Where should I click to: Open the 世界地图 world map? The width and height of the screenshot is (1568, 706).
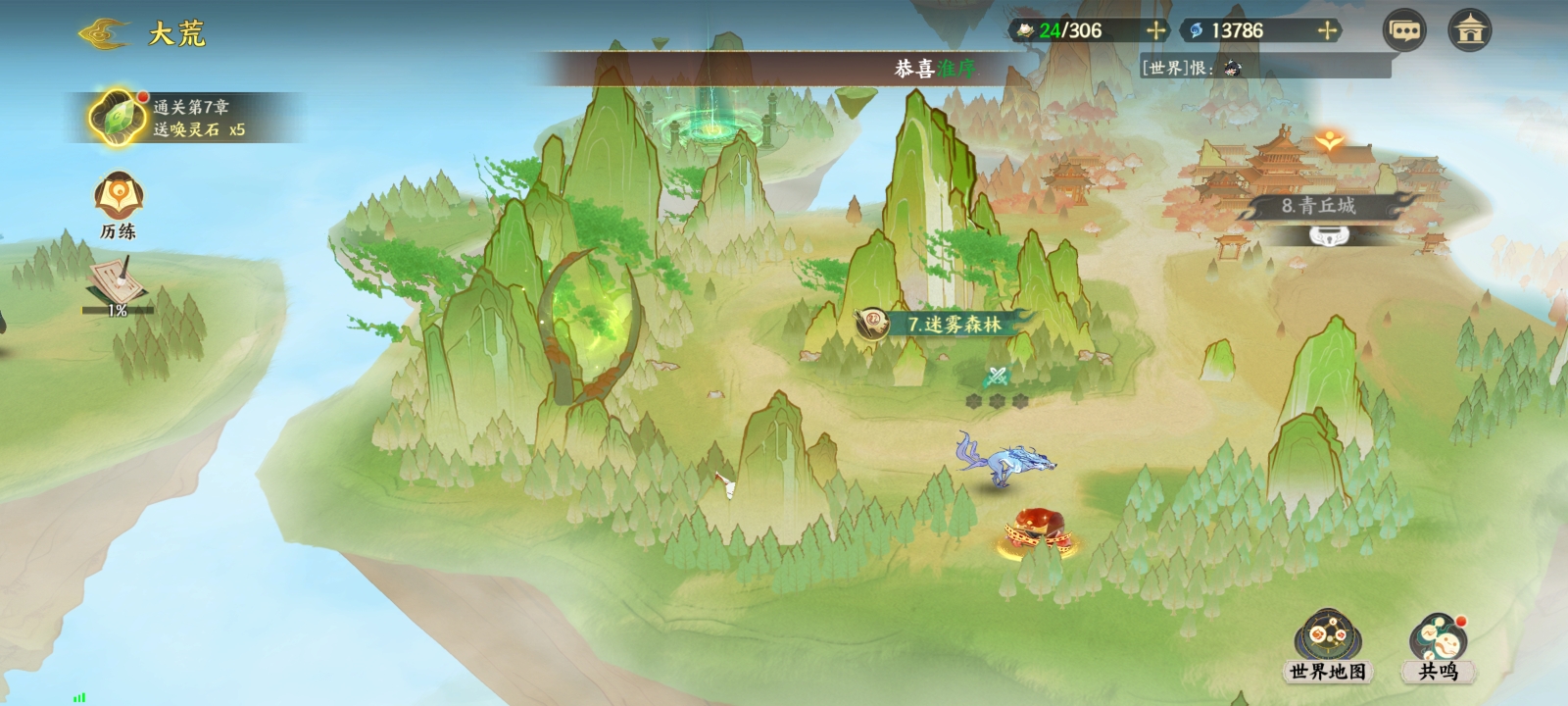1327,647
